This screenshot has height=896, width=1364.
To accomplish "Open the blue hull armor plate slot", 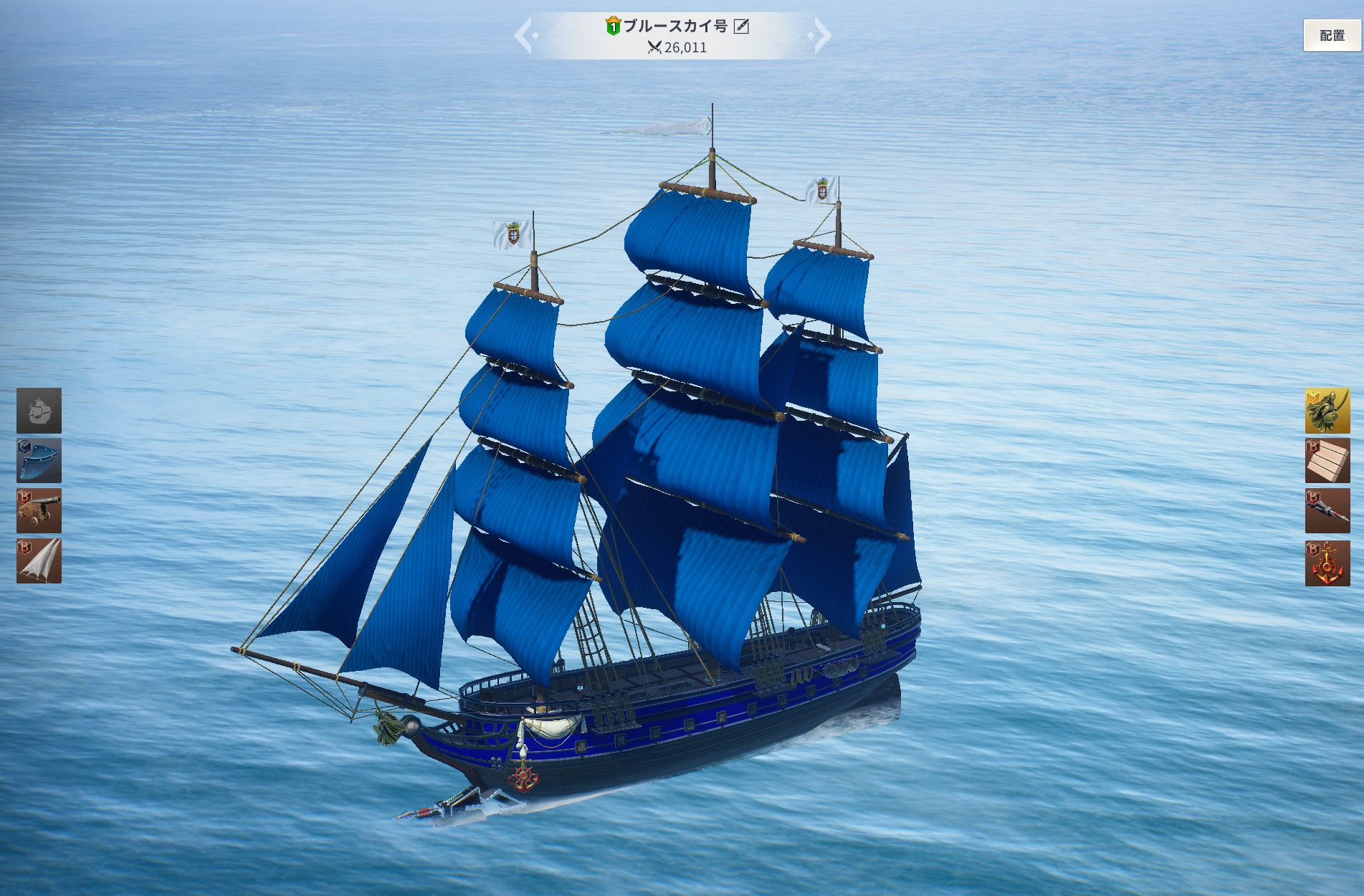I will tap(39, 461).
